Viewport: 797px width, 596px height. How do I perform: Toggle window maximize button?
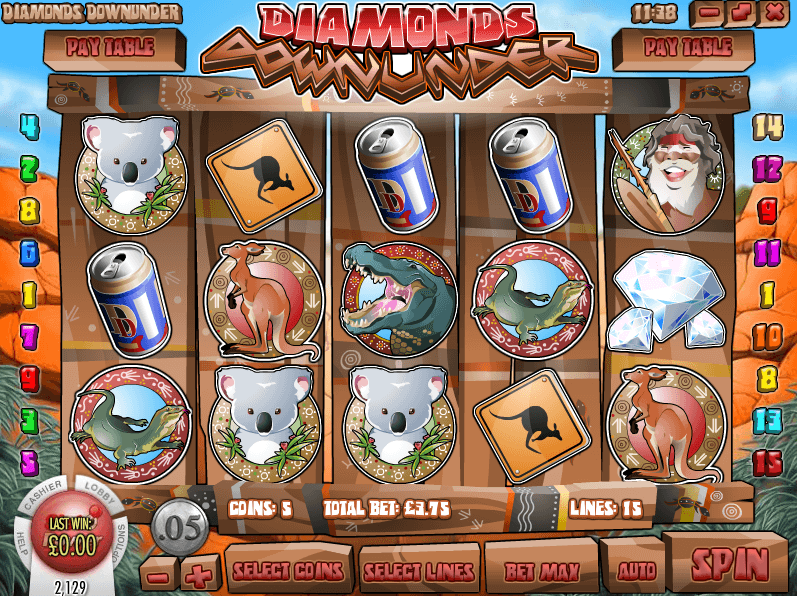tap(741, 13)
